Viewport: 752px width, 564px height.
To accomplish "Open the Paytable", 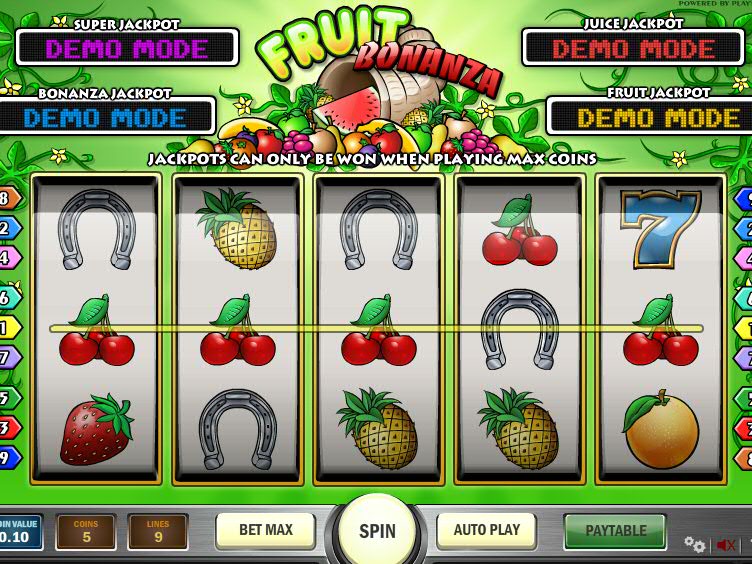I will click(x=615, y=531).
